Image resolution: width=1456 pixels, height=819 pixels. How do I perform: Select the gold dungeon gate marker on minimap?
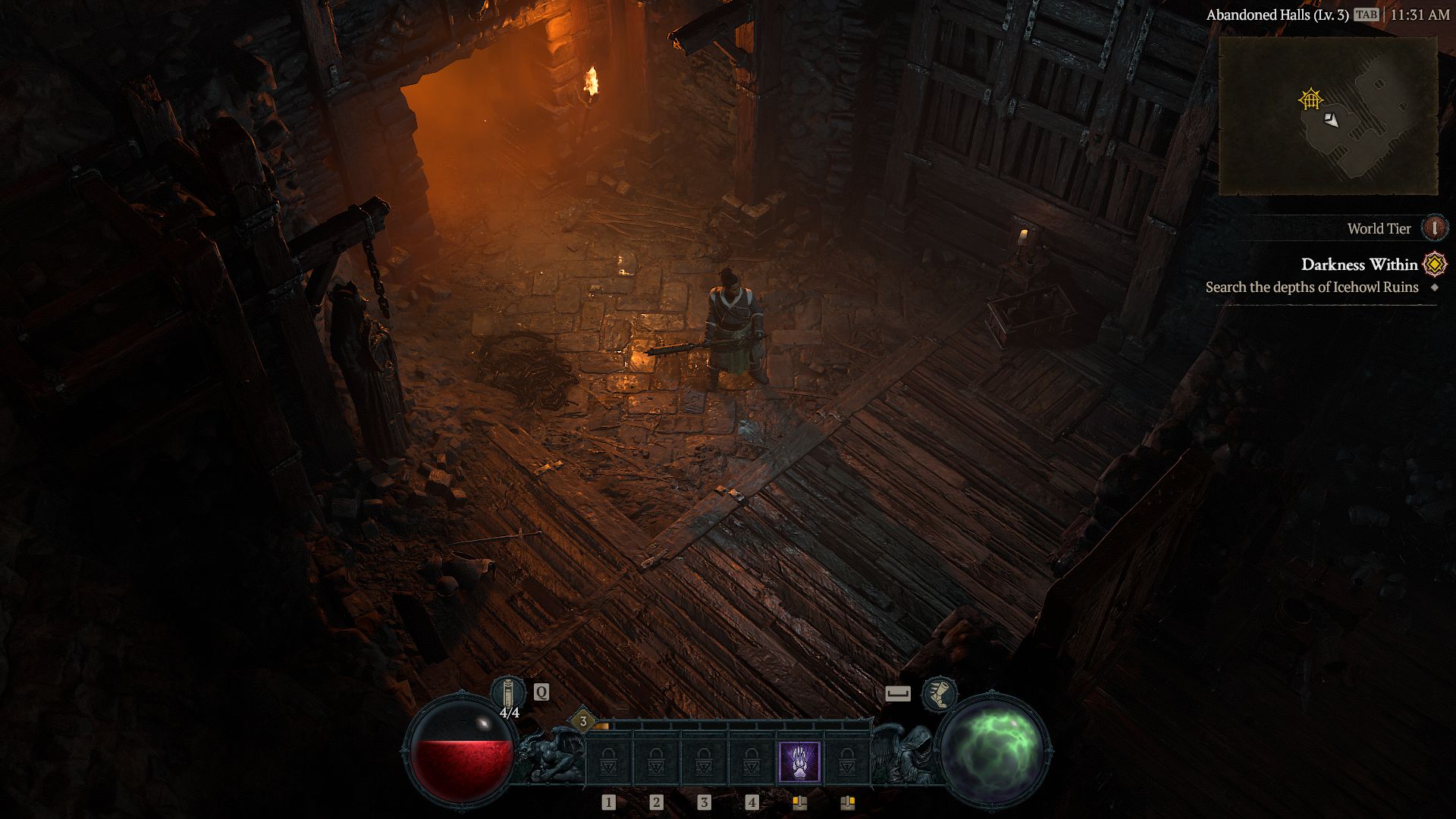click(1310, 99)
